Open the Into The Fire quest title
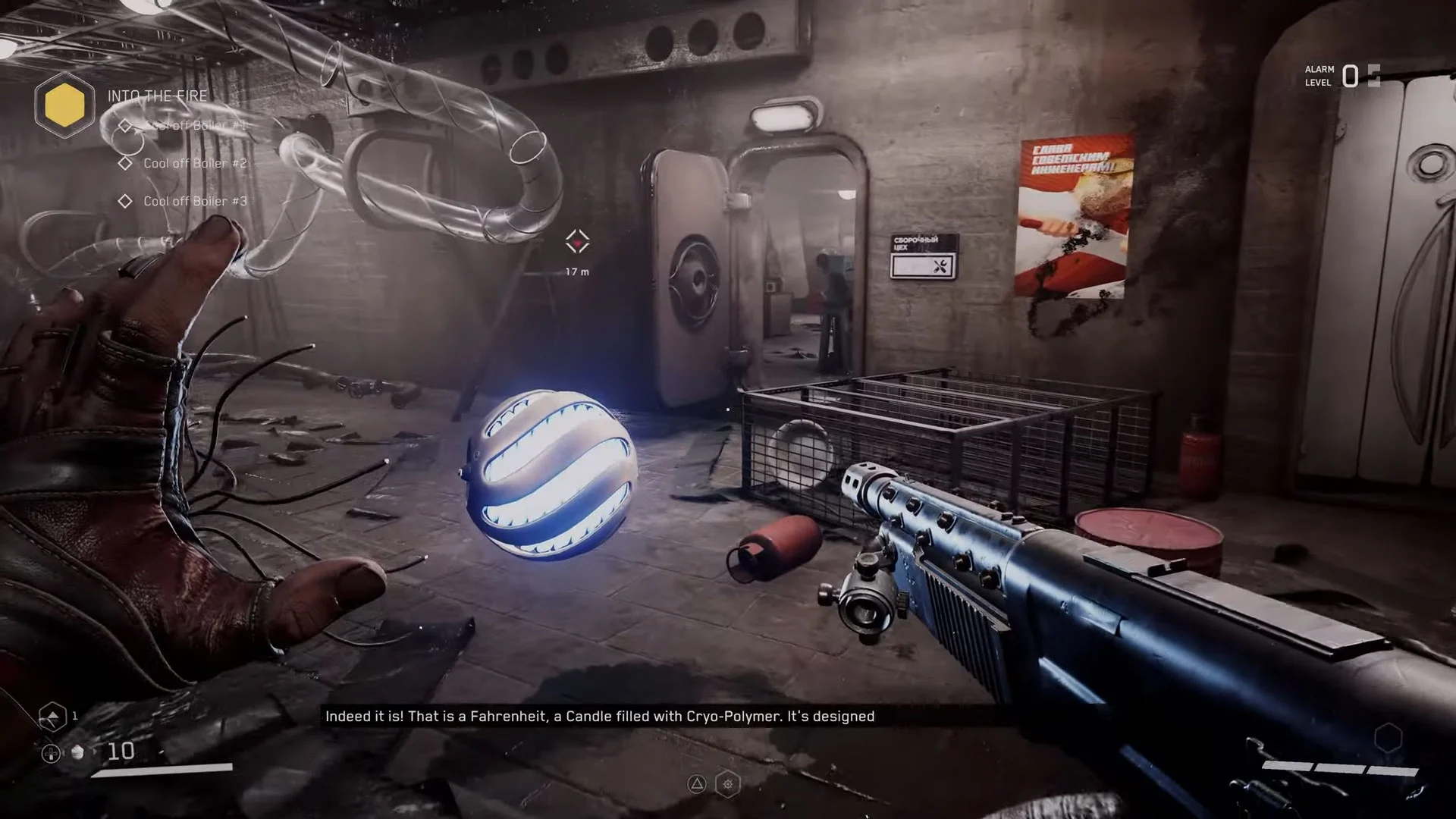Screen dimensions: 1456x819 [x=157, y=96]
